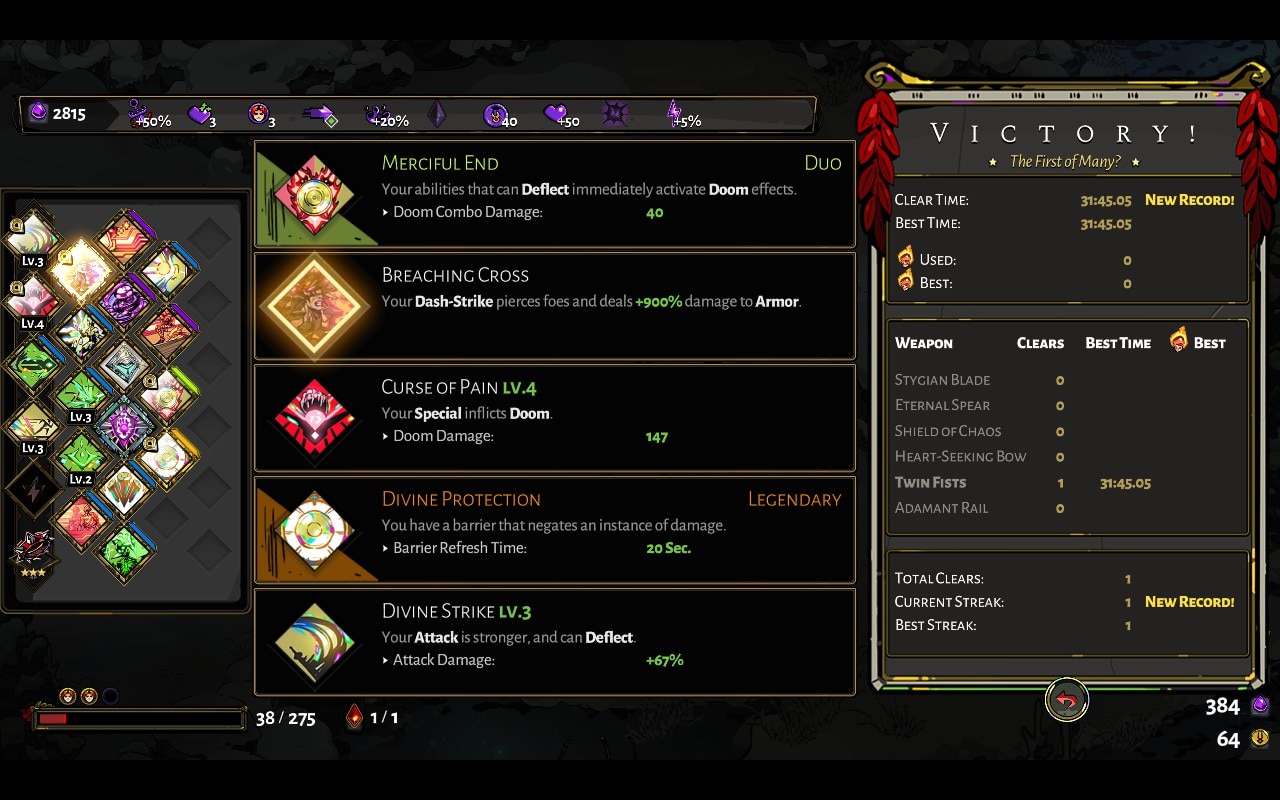Image resolution: width=1280 pixels, height=800 pixels.
Task: Click the red back arrow button
Action: coord(1066,701)
